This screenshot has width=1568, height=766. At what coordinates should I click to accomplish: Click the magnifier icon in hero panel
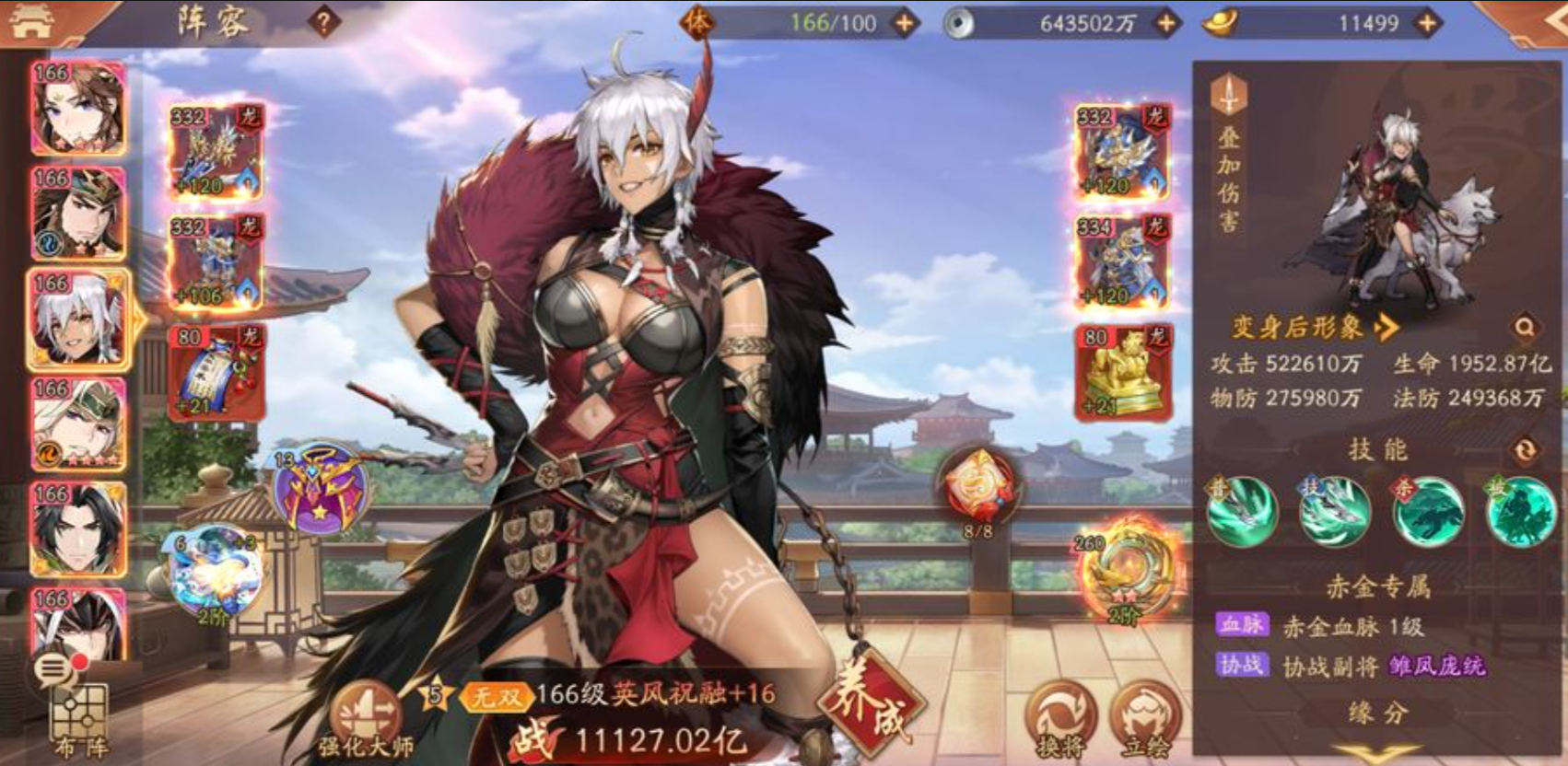pyautogui.click(x=1525, y=327)
